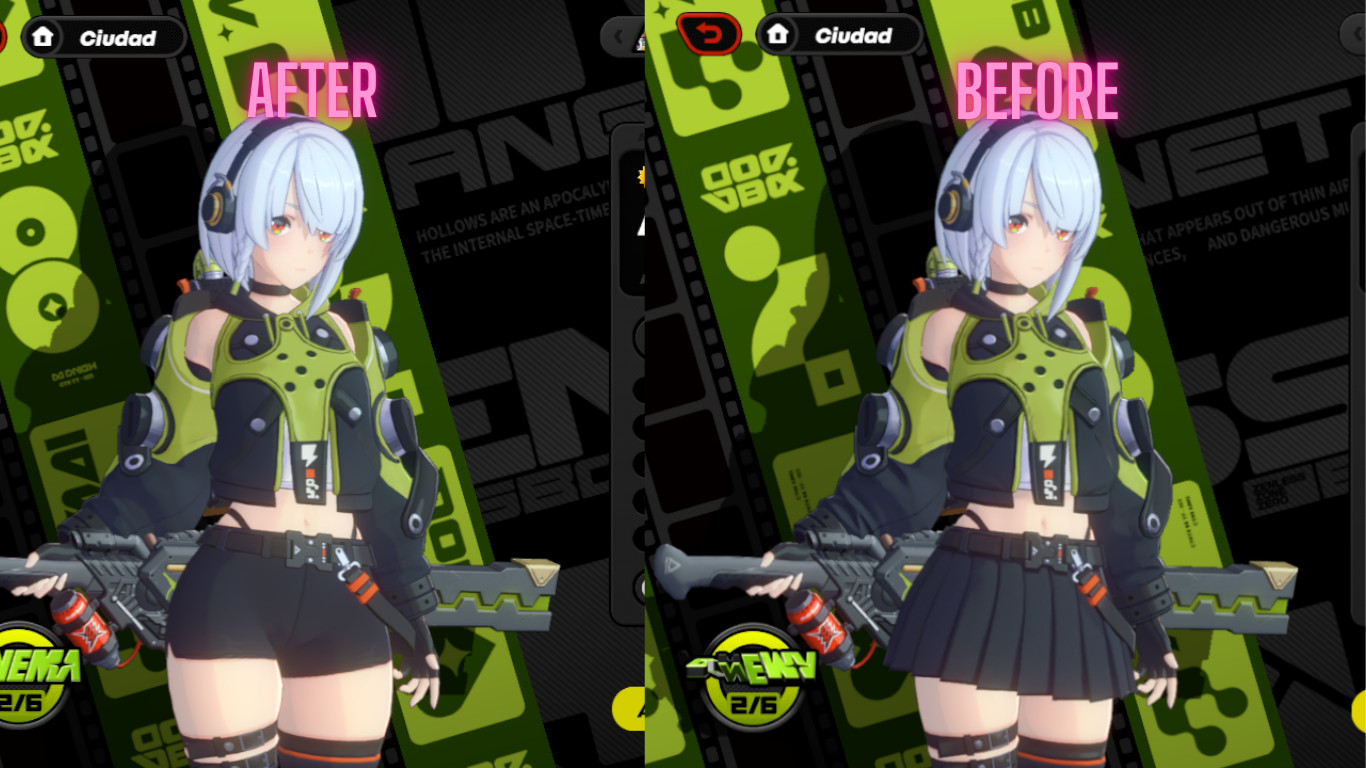Click the starburst event icon in the side panel
This screenshot has width=1366, height=768.
(644, 175)
